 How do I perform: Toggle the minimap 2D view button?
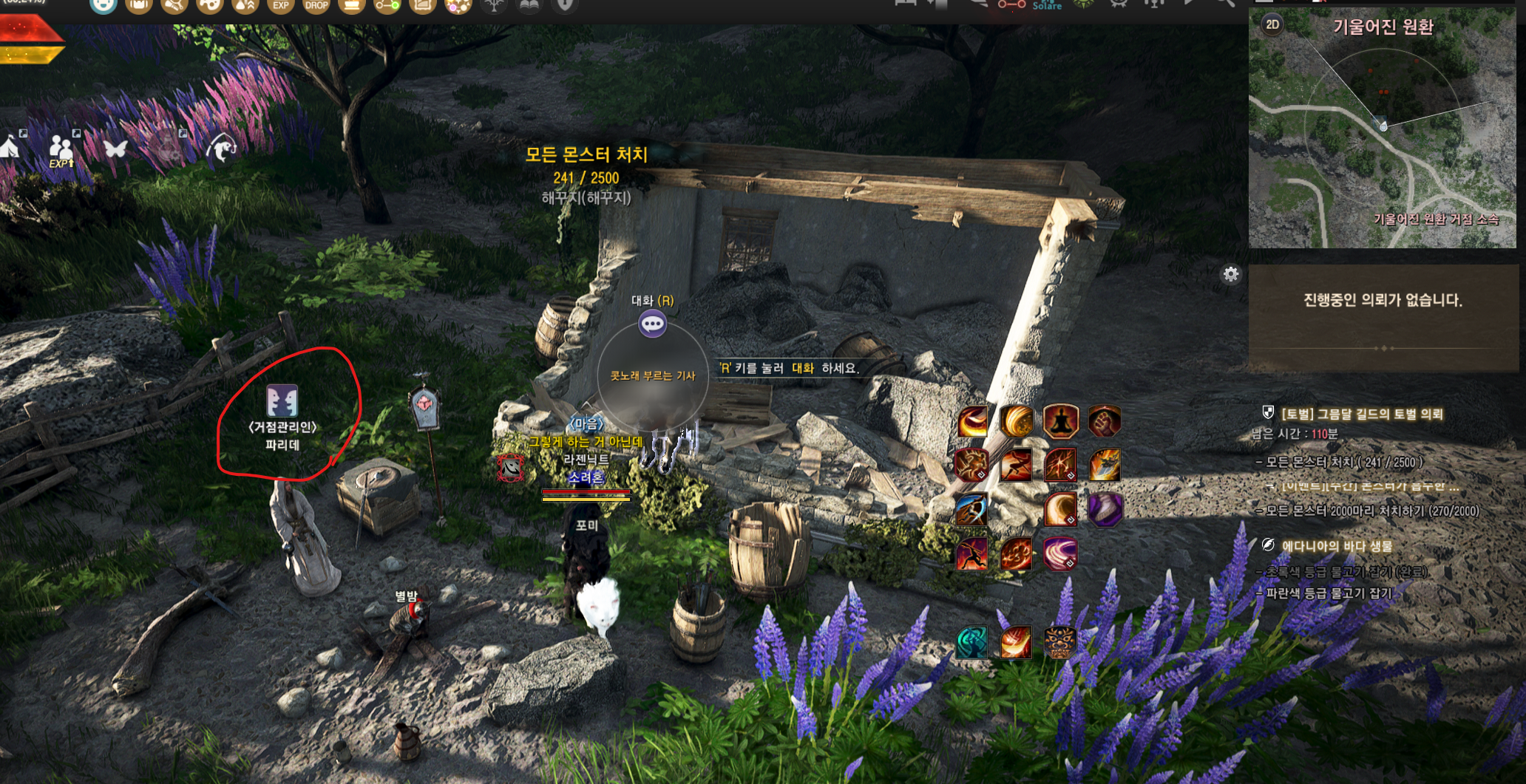(1272, 24)
